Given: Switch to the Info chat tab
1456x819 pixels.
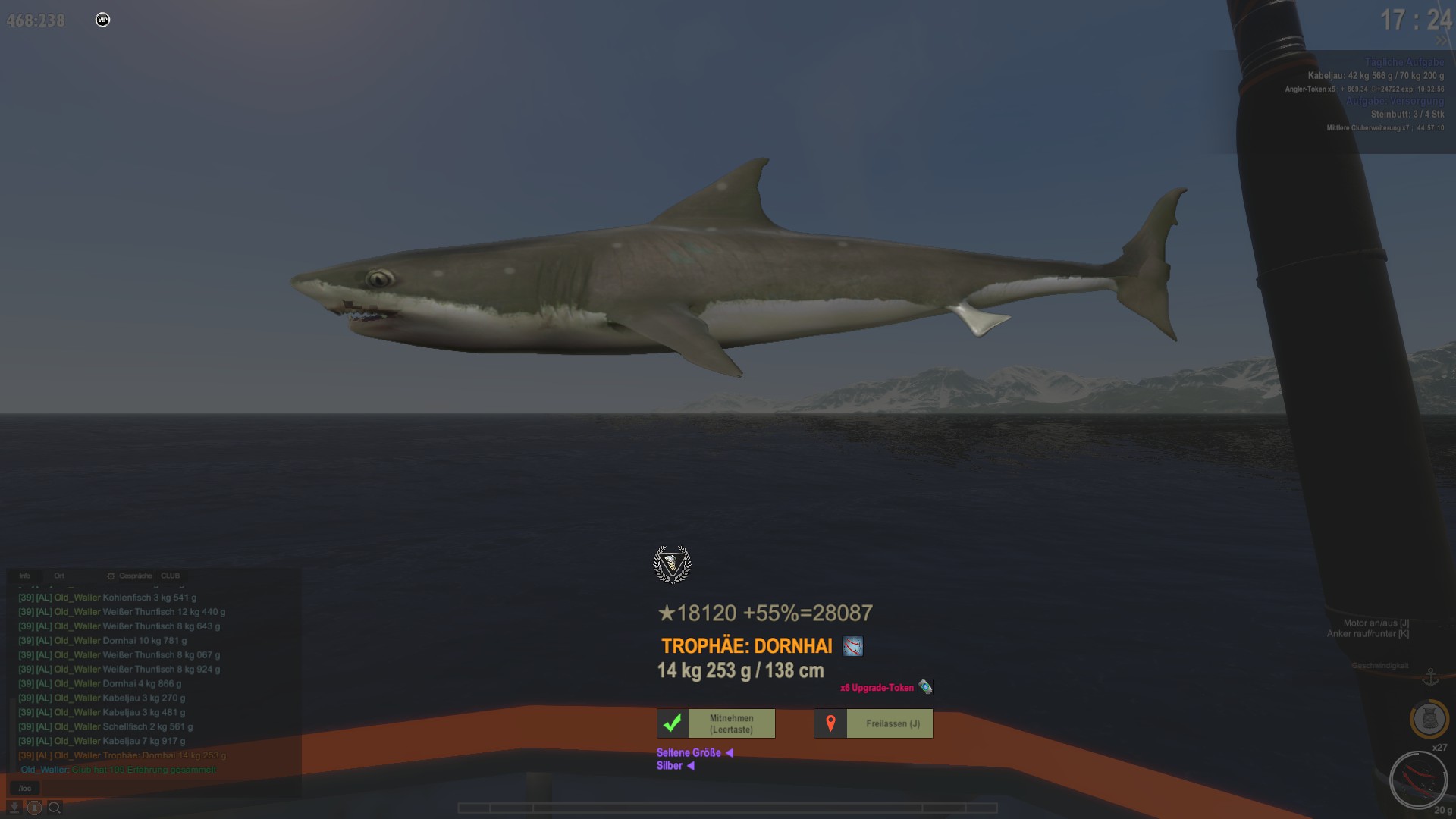Looking at the screenshot, I should [x=25, y=576].
